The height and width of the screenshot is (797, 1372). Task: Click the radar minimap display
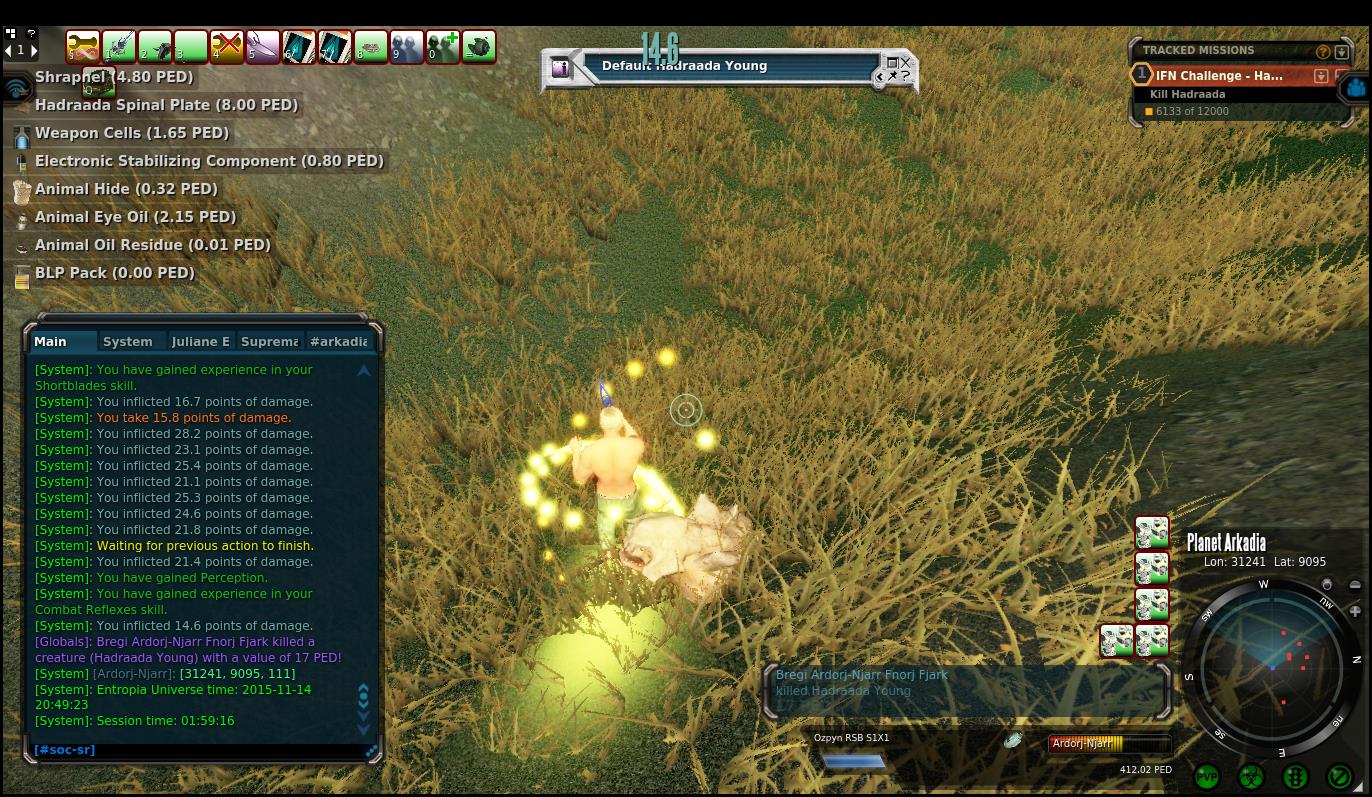[x=1271, y=664]
